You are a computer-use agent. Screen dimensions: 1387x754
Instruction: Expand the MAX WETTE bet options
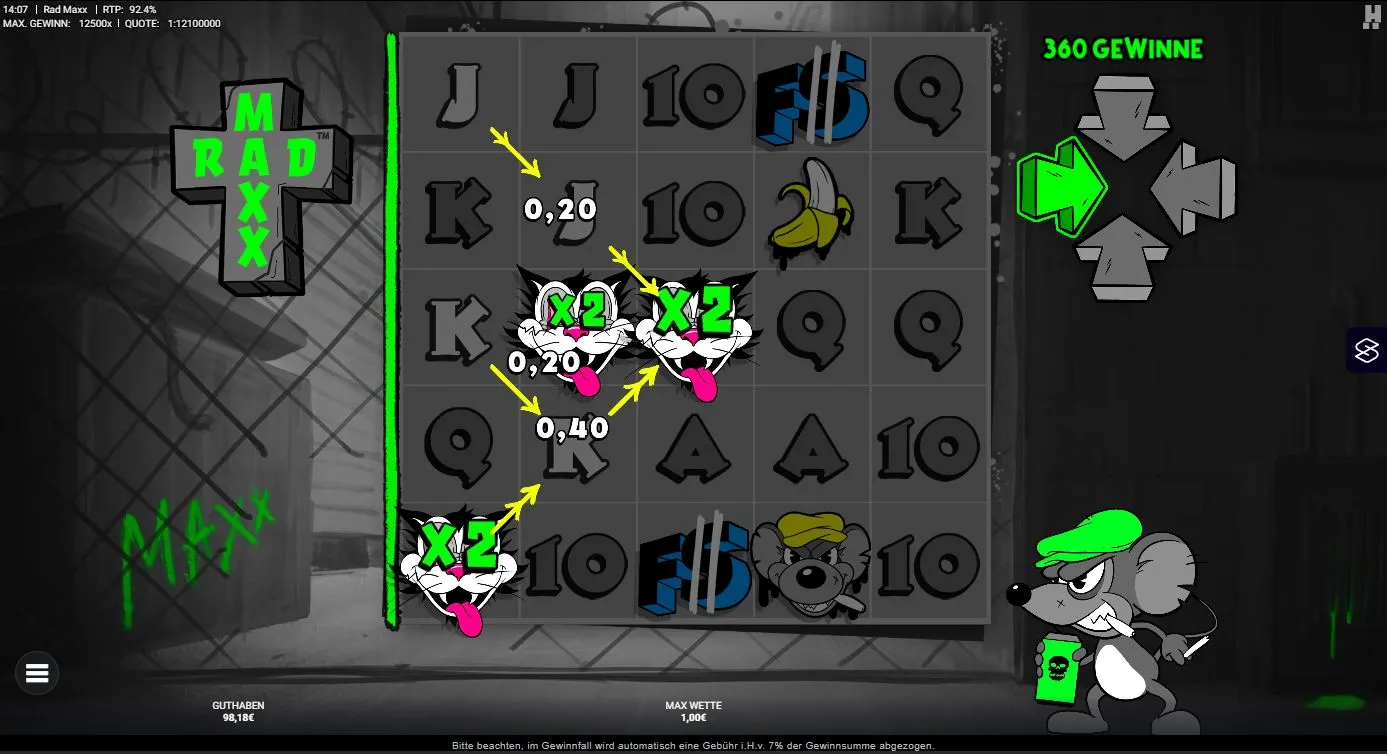(694, 710)
